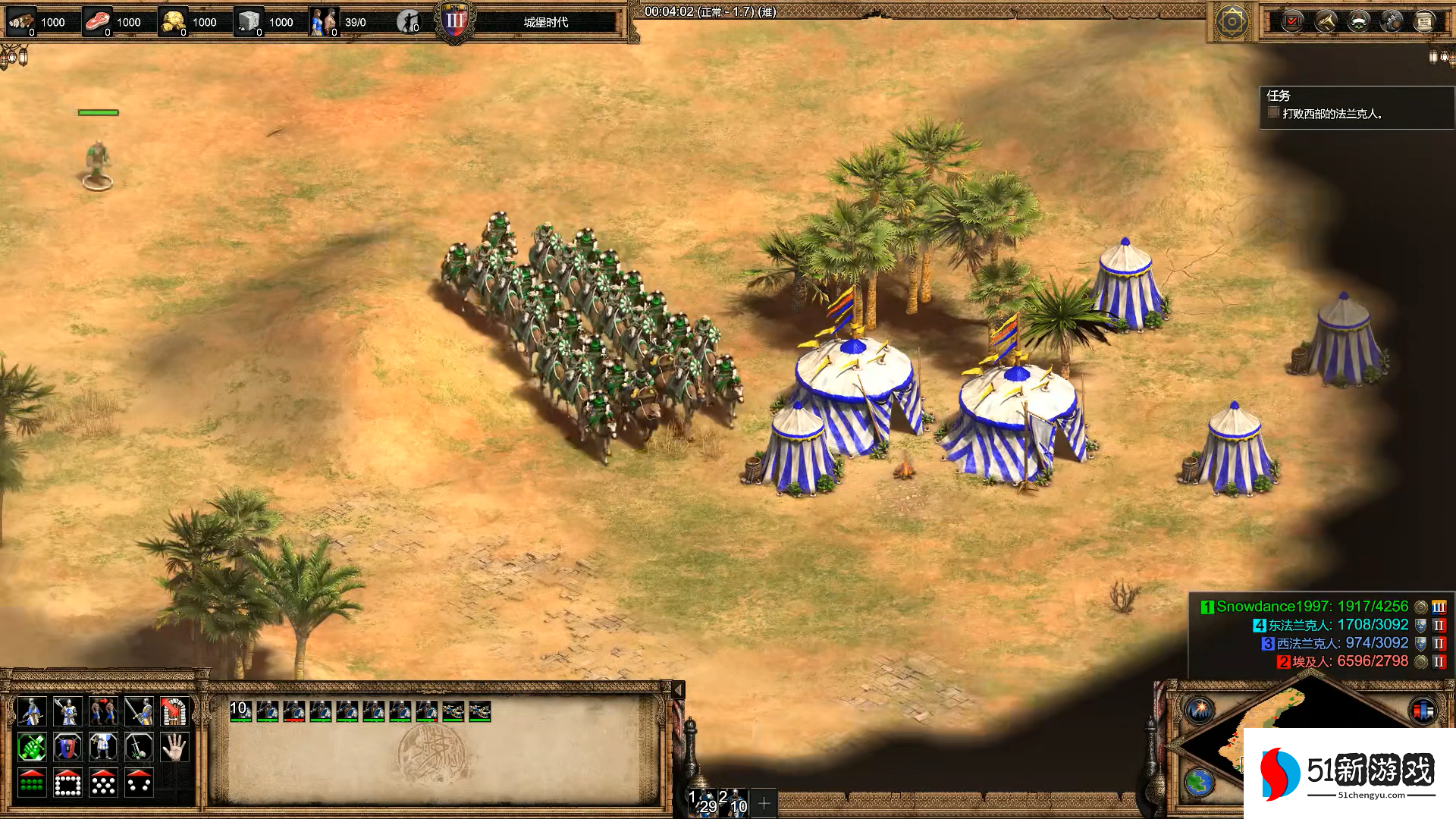This screenshot has height=819, width=1456.
Task: Collapse the selection panel with arrow button
Action: click(678, 689)
